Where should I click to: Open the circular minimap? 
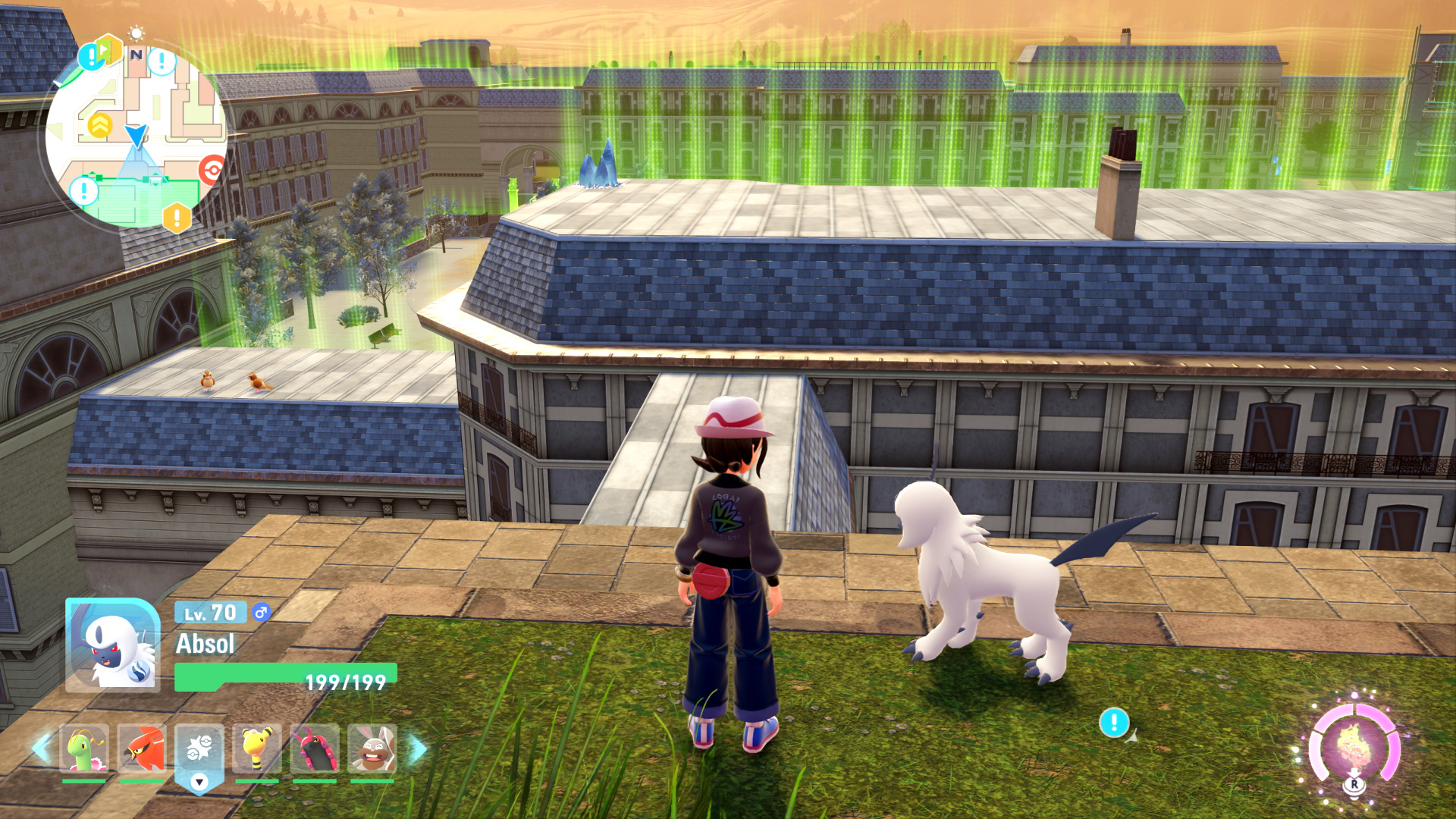tap(136, 136)
